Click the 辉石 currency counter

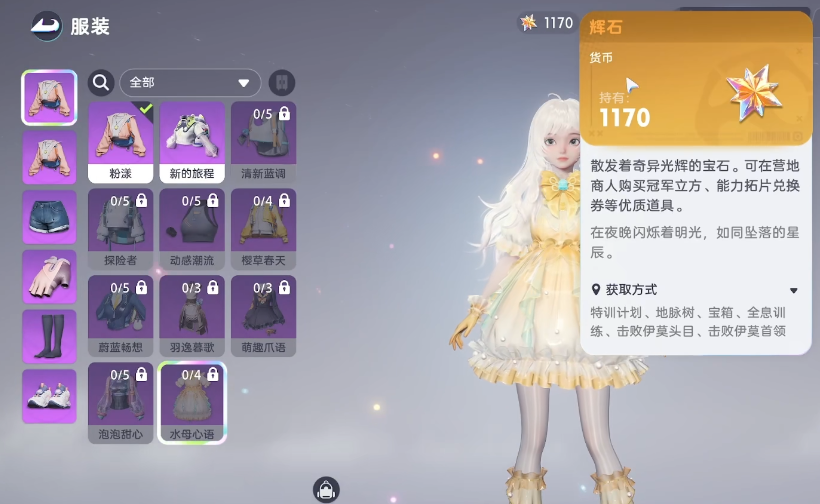point(546,23)
